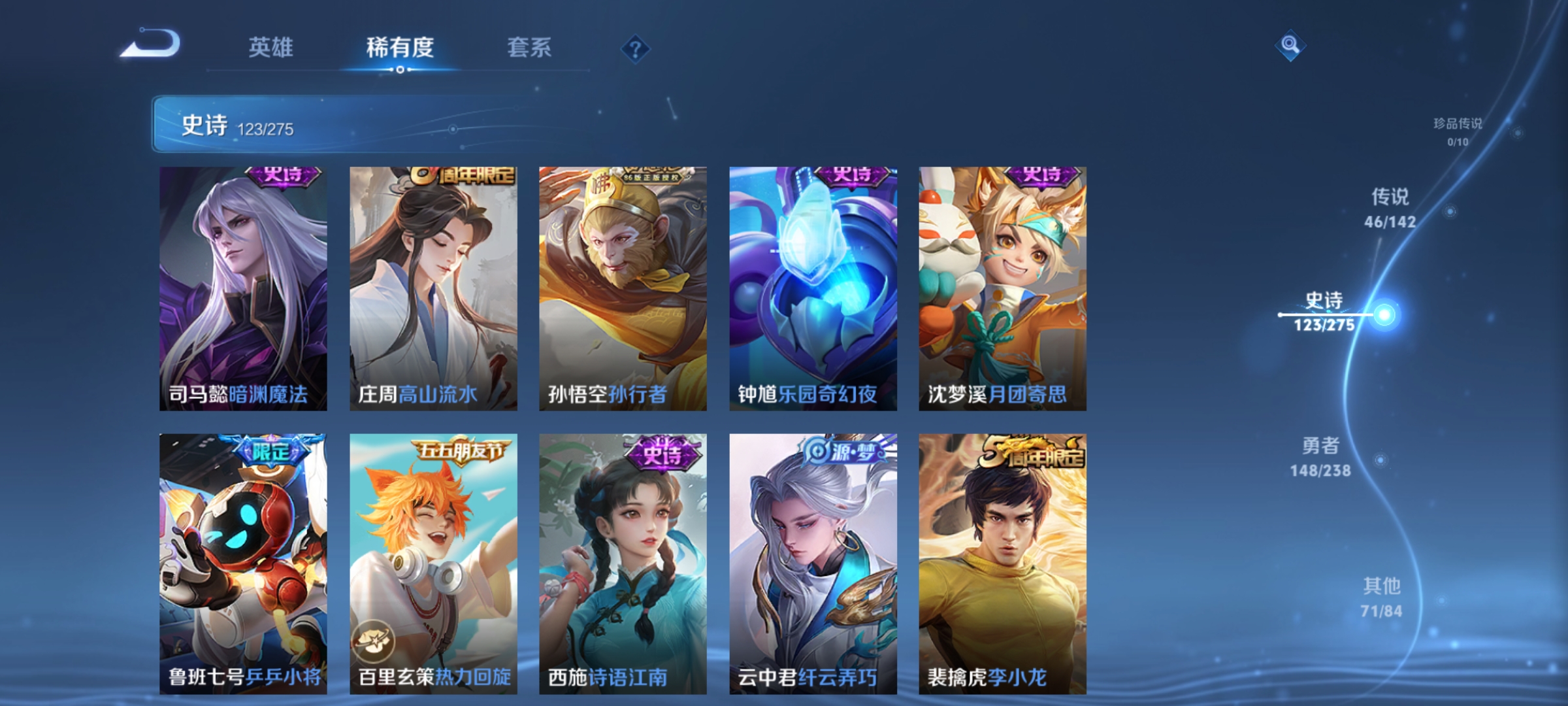Click the diamond question mark help icon
1568x706 pixels.
coord(637,47)
